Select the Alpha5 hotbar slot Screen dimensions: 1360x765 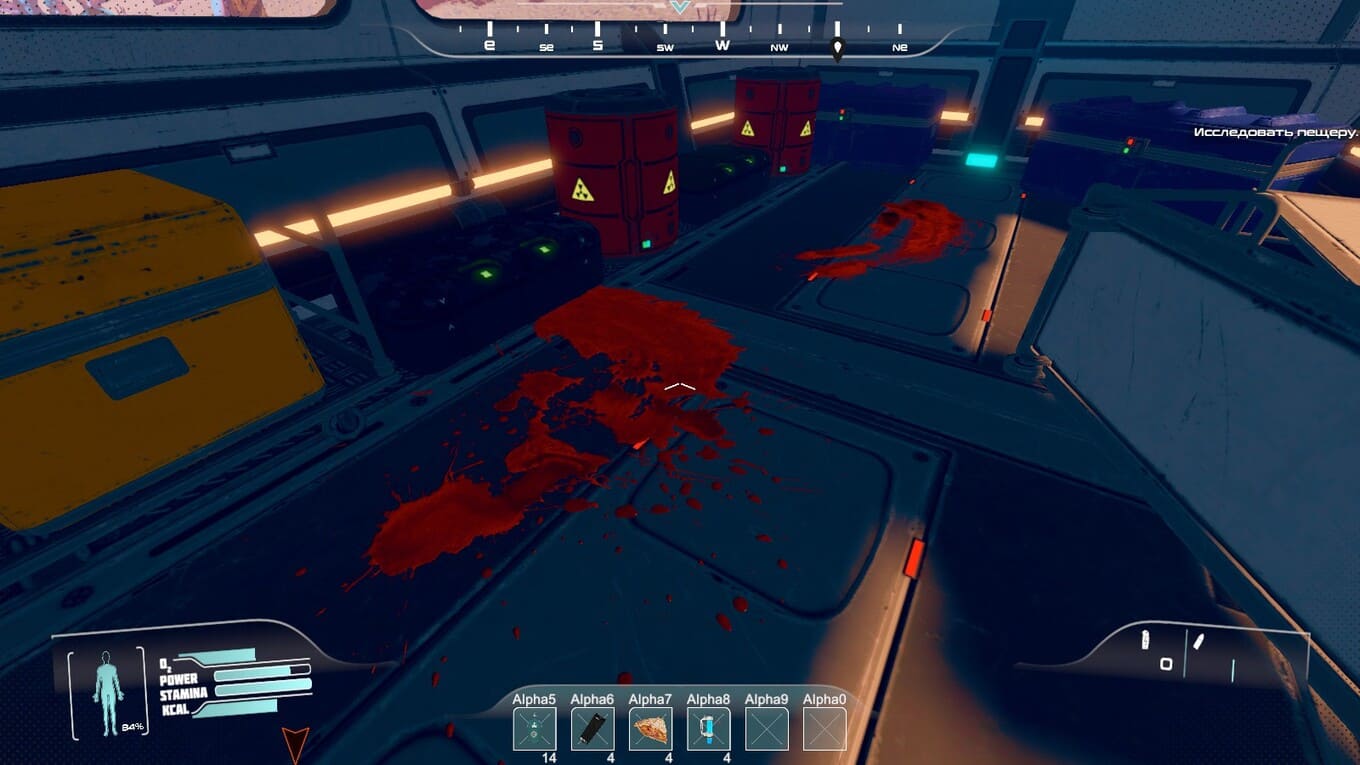pyautogui.click(x=534, y=729)
